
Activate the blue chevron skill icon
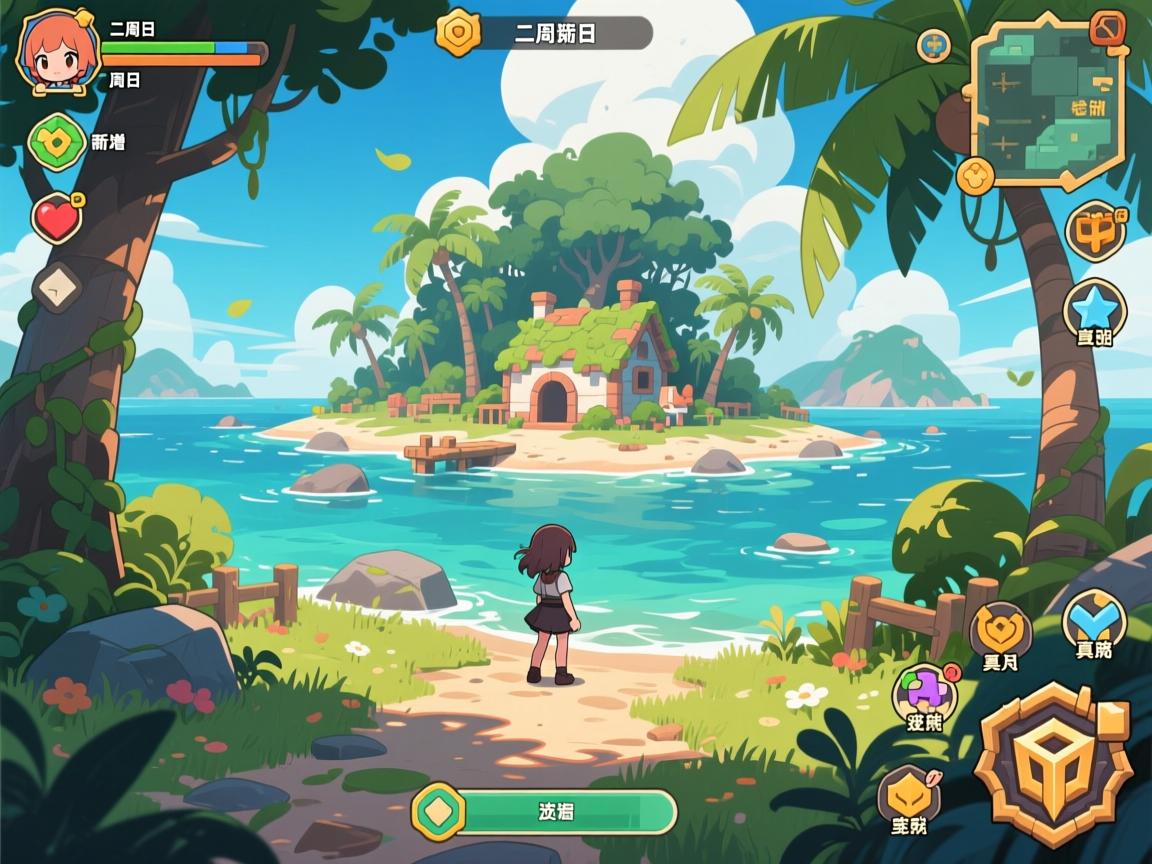point(1093,618)
